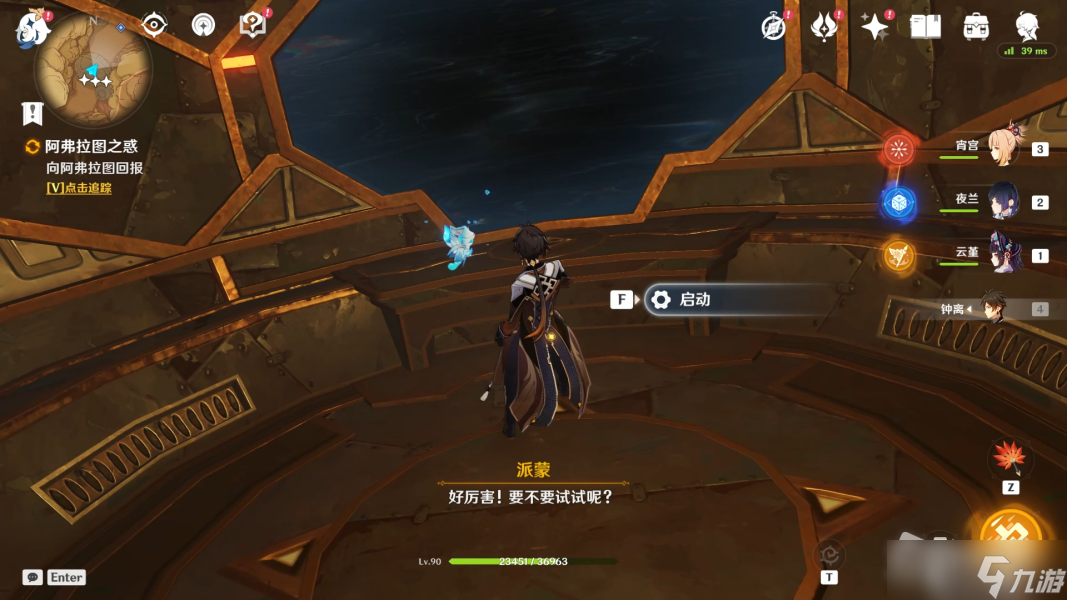Open the circular minimap

(x=93, y=68)
